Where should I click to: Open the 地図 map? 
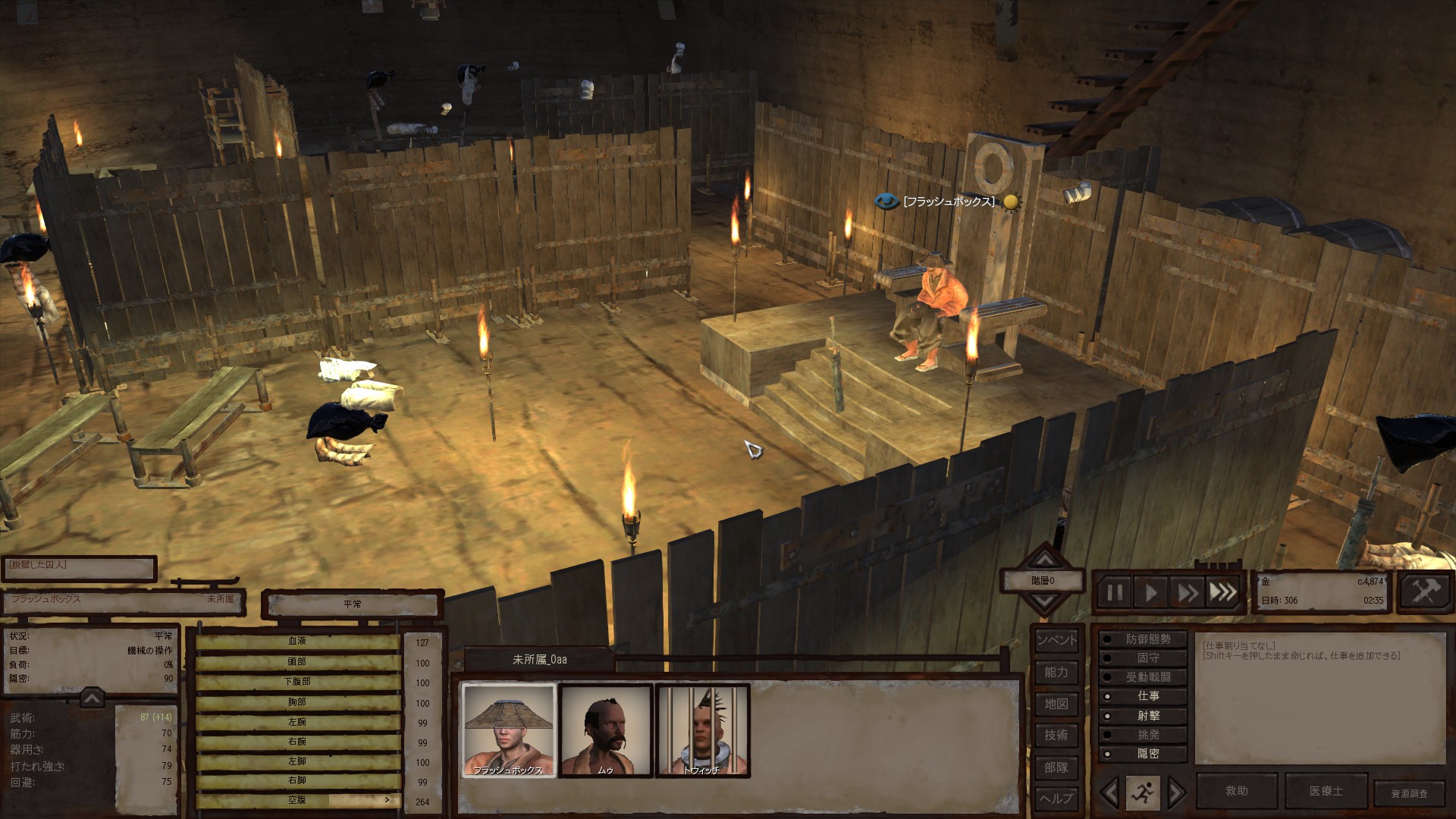click(x=1056, y=704)
